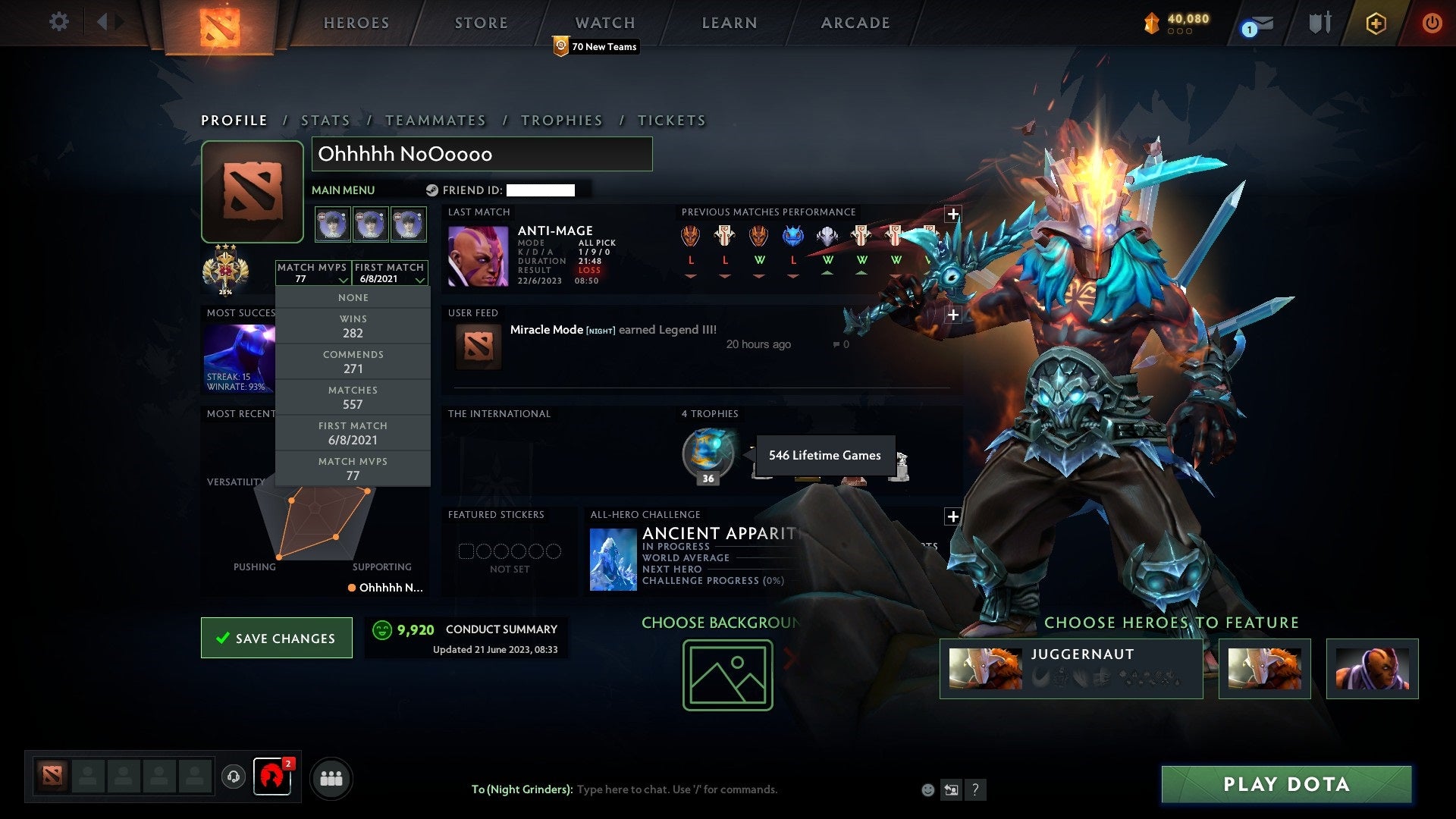
Task: Choose NONE in the stat showcase list
Action: 353,297
